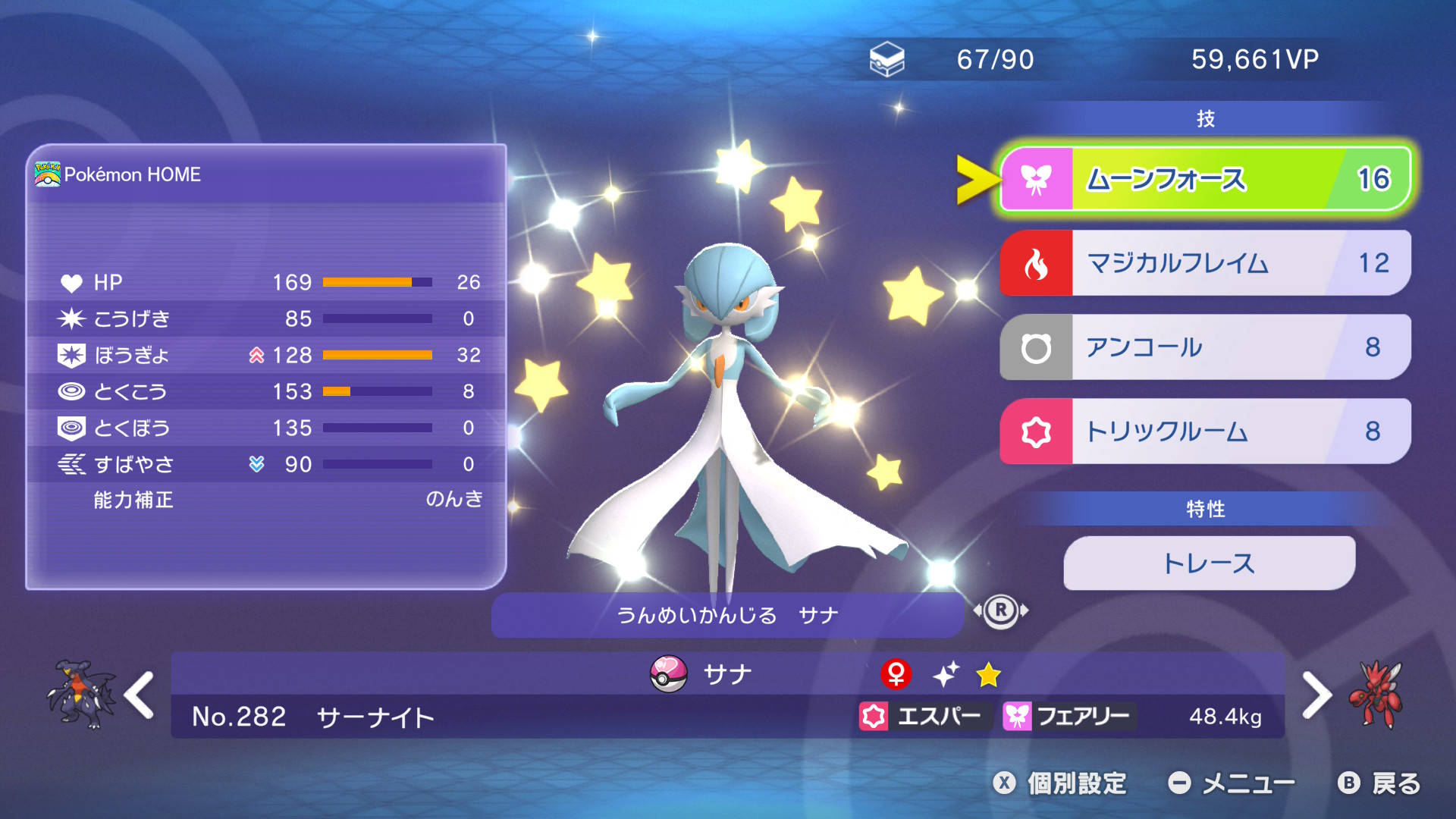Open the box storage icon
This screenshot has width=1456, height=819.
886,59
